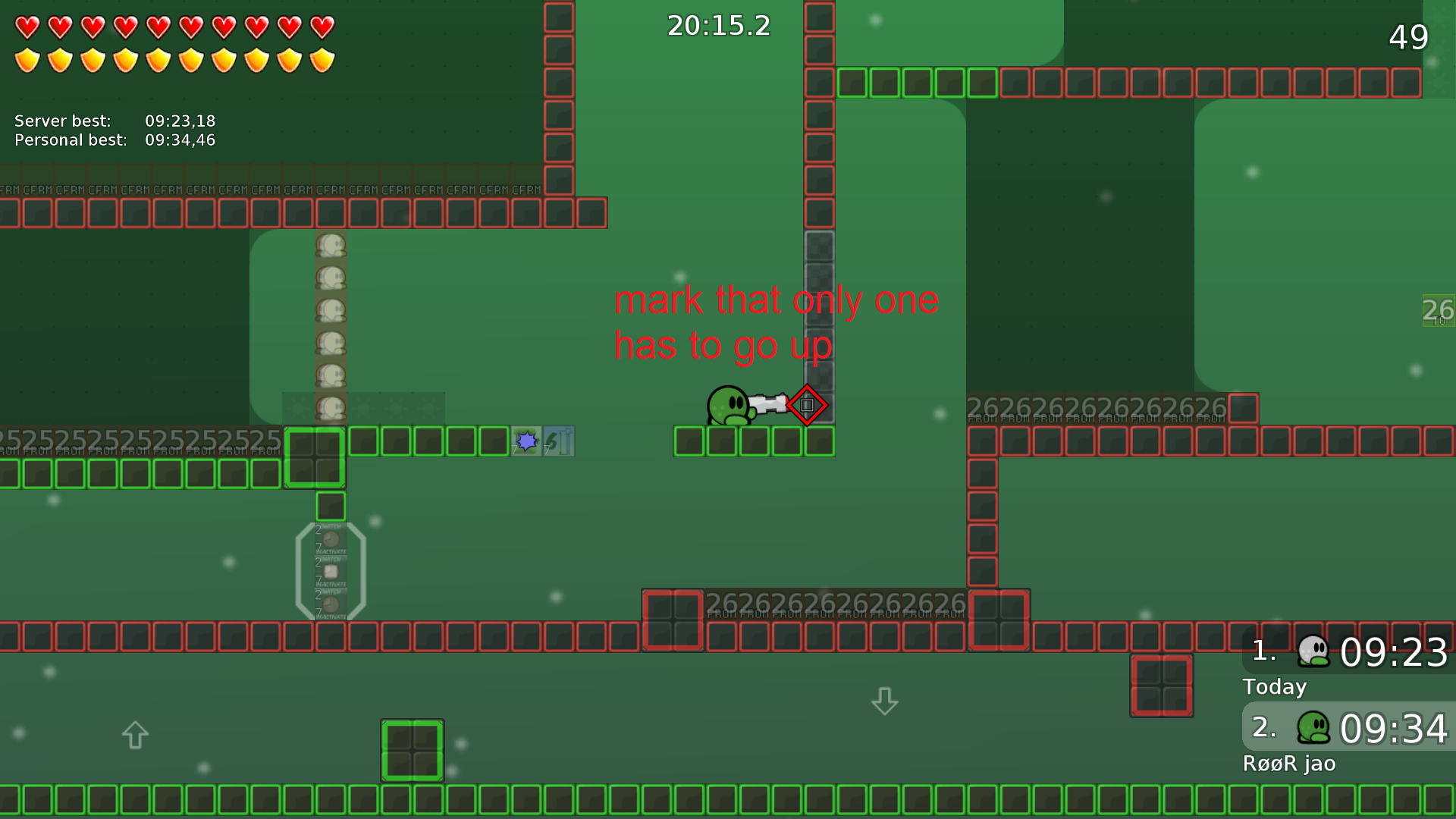Click the topmost ghost tee skull tile
This screenshot has width=1456, height=819.
pyautogui.click(x=330, y=243)
